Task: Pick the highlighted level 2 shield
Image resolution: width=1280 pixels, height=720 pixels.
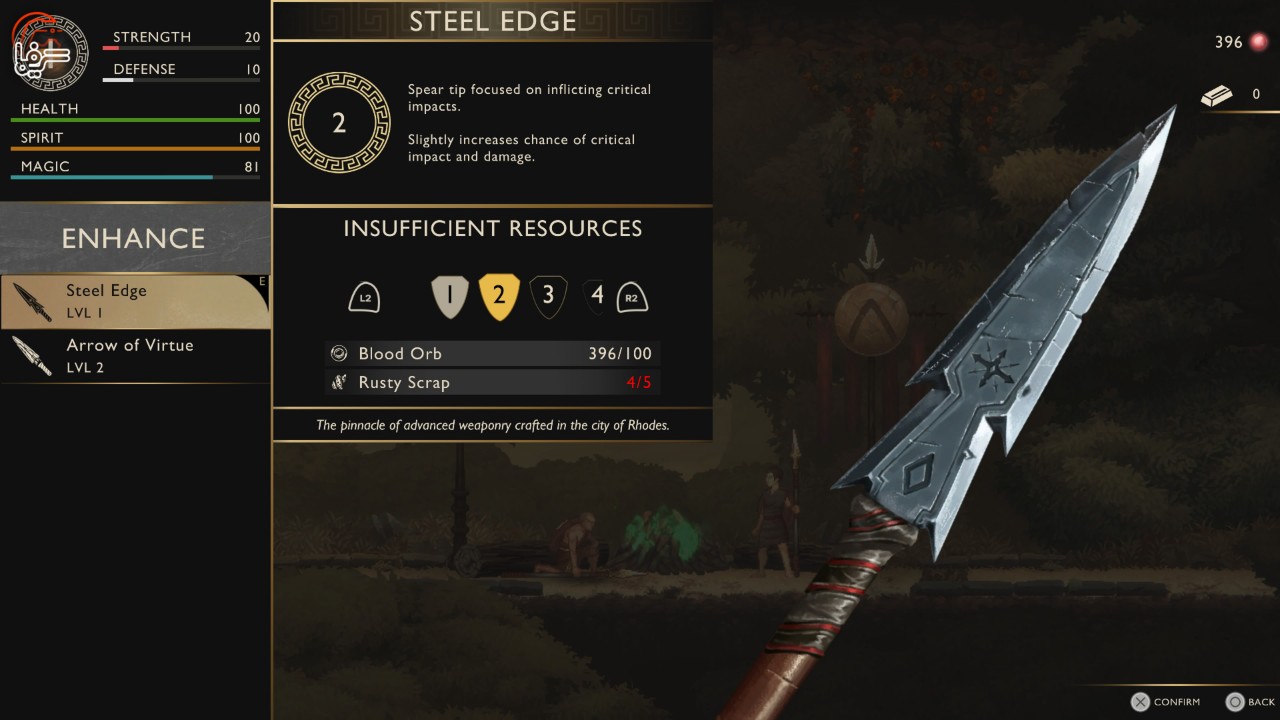Action: 499,296
